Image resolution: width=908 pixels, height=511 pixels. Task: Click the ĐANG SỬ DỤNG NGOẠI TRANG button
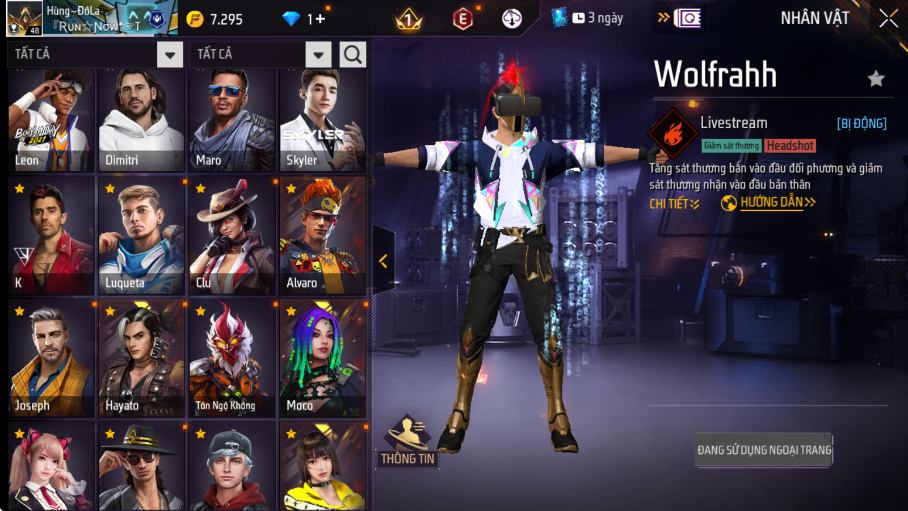coord(764,450)
